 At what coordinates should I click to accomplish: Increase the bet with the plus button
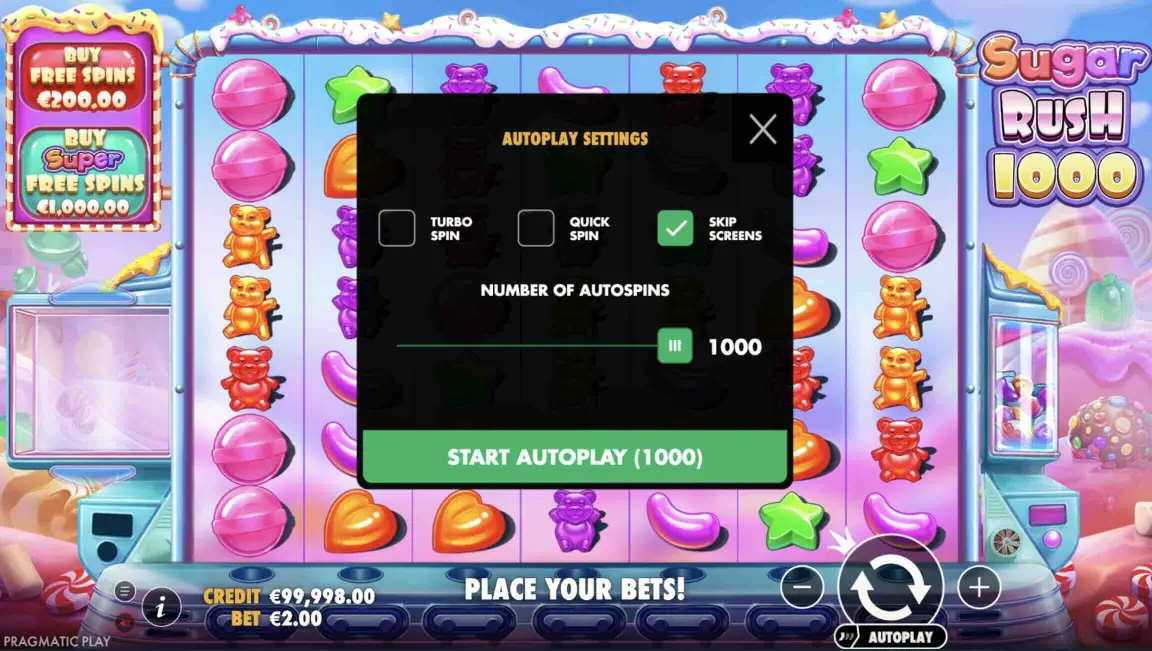979,587
